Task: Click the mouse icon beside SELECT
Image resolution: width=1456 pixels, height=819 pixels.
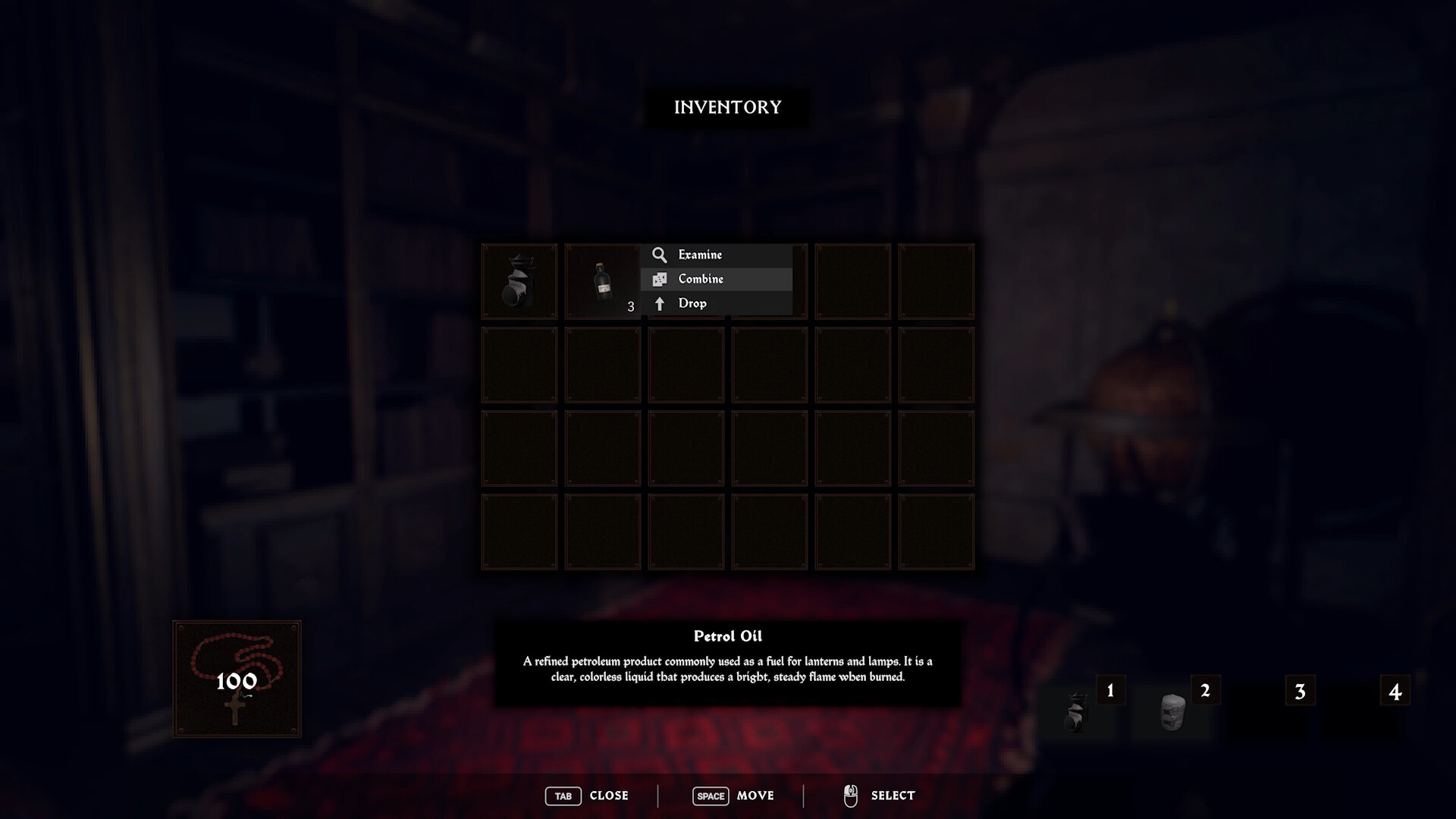Action: tap(849, 795)
